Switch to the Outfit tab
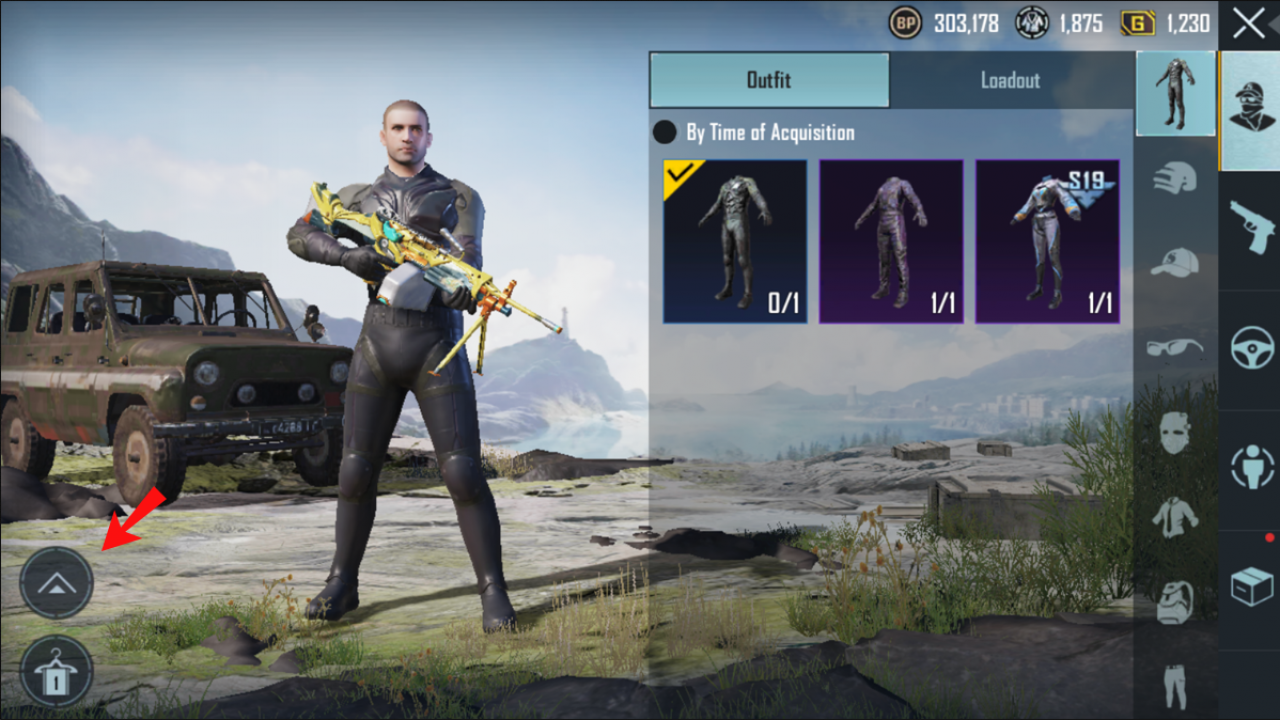Image resolution: width=1280 pixels, height=720 pixels. click(x=769, y=81)
